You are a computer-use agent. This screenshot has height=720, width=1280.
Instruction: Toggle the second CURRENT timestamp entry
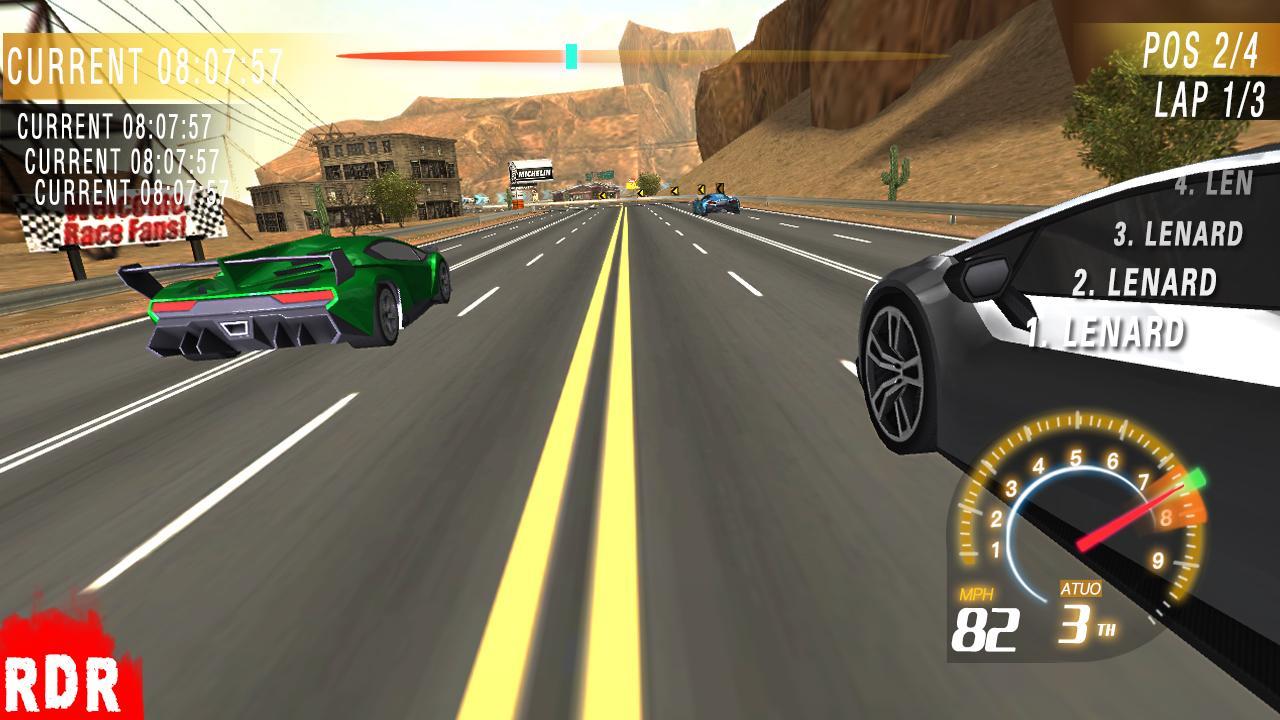coord(113,127)
